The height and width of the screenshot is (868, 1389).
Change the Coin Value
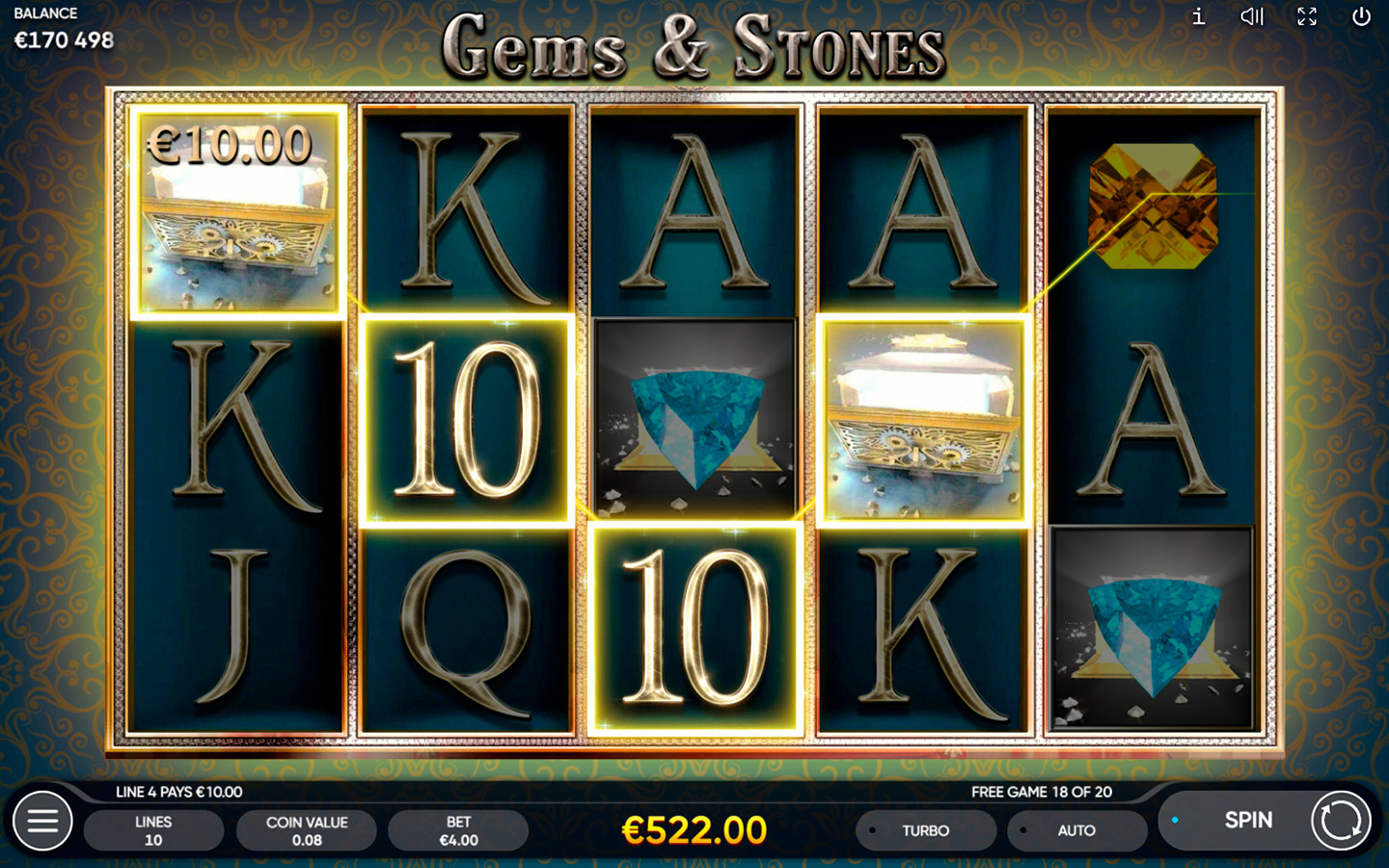[x=306, y=830]
